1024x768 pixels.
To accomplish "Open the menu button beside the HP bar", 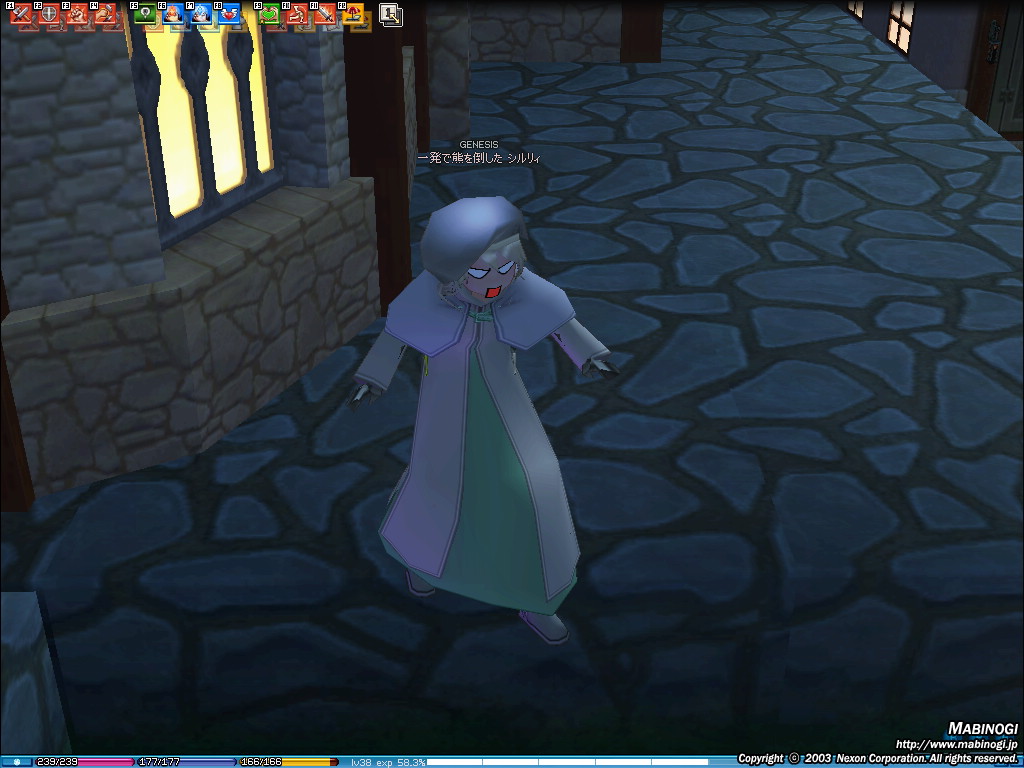I will click(x=15, y=762).
